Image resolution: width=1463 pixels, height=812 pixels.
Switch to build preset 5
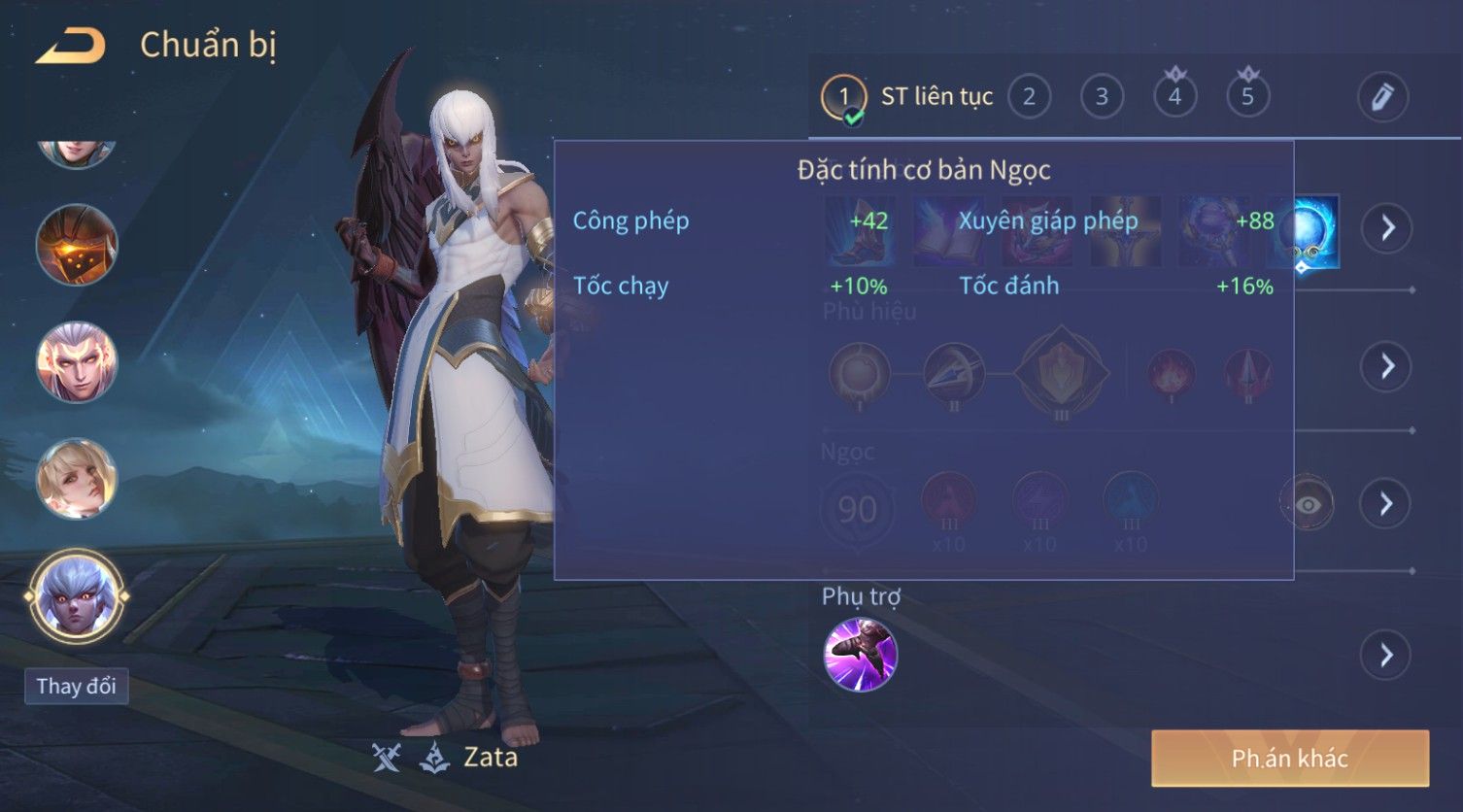point(1247,97)
